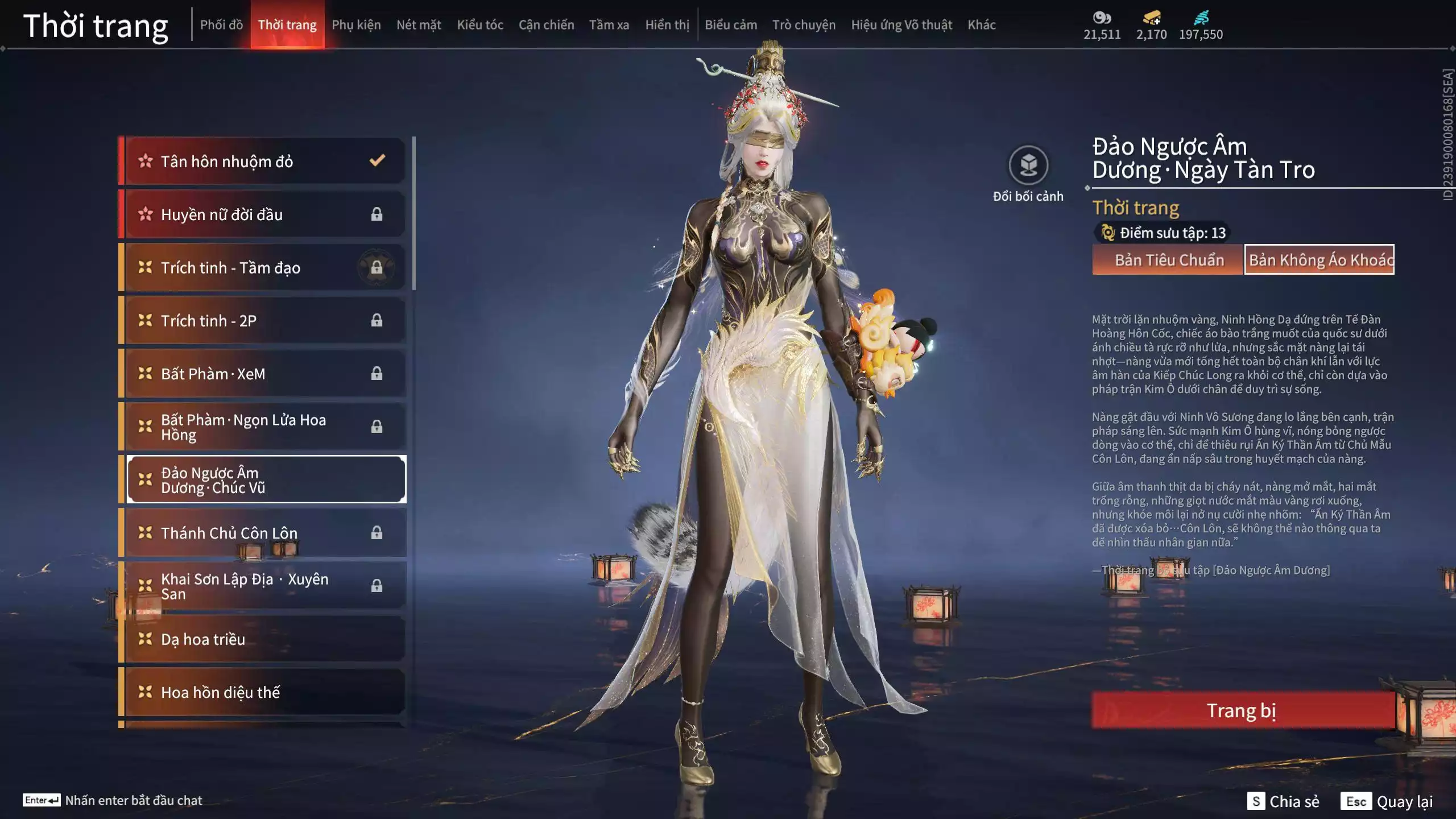Open Hiệu ứng Võ thuật tab

point(901,25)
